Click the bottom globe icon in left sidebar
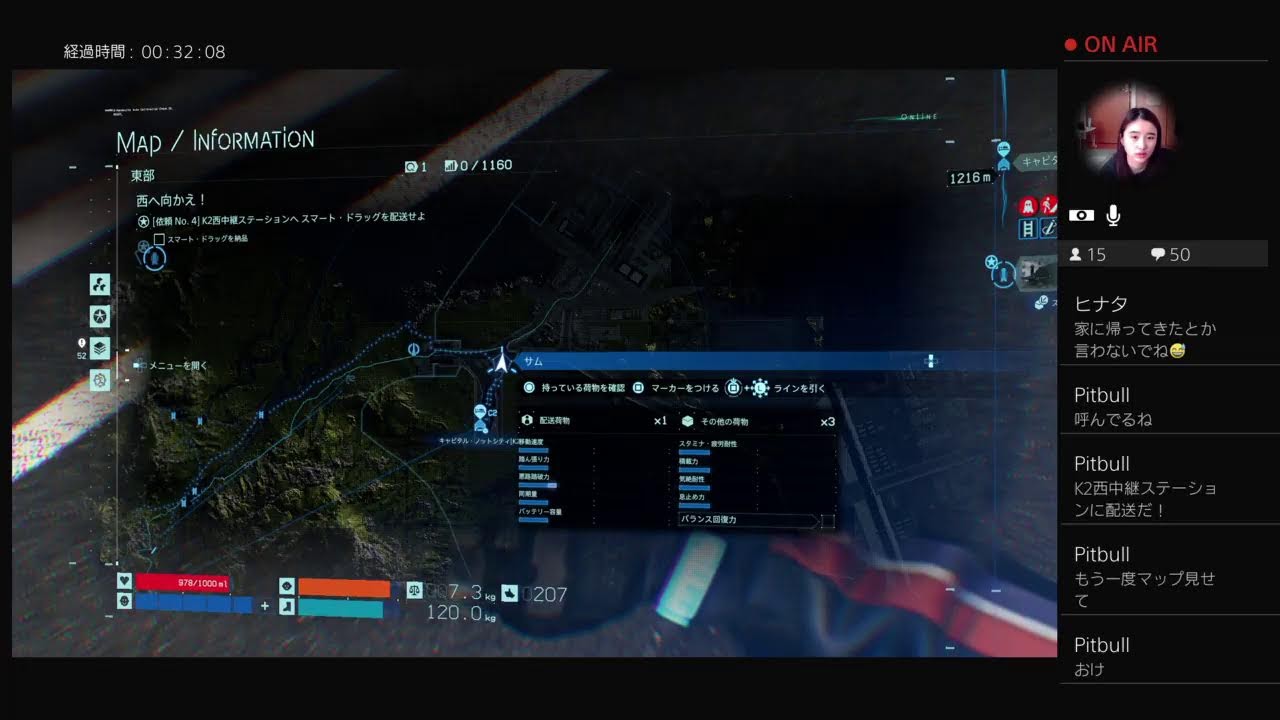 [100, 380]
